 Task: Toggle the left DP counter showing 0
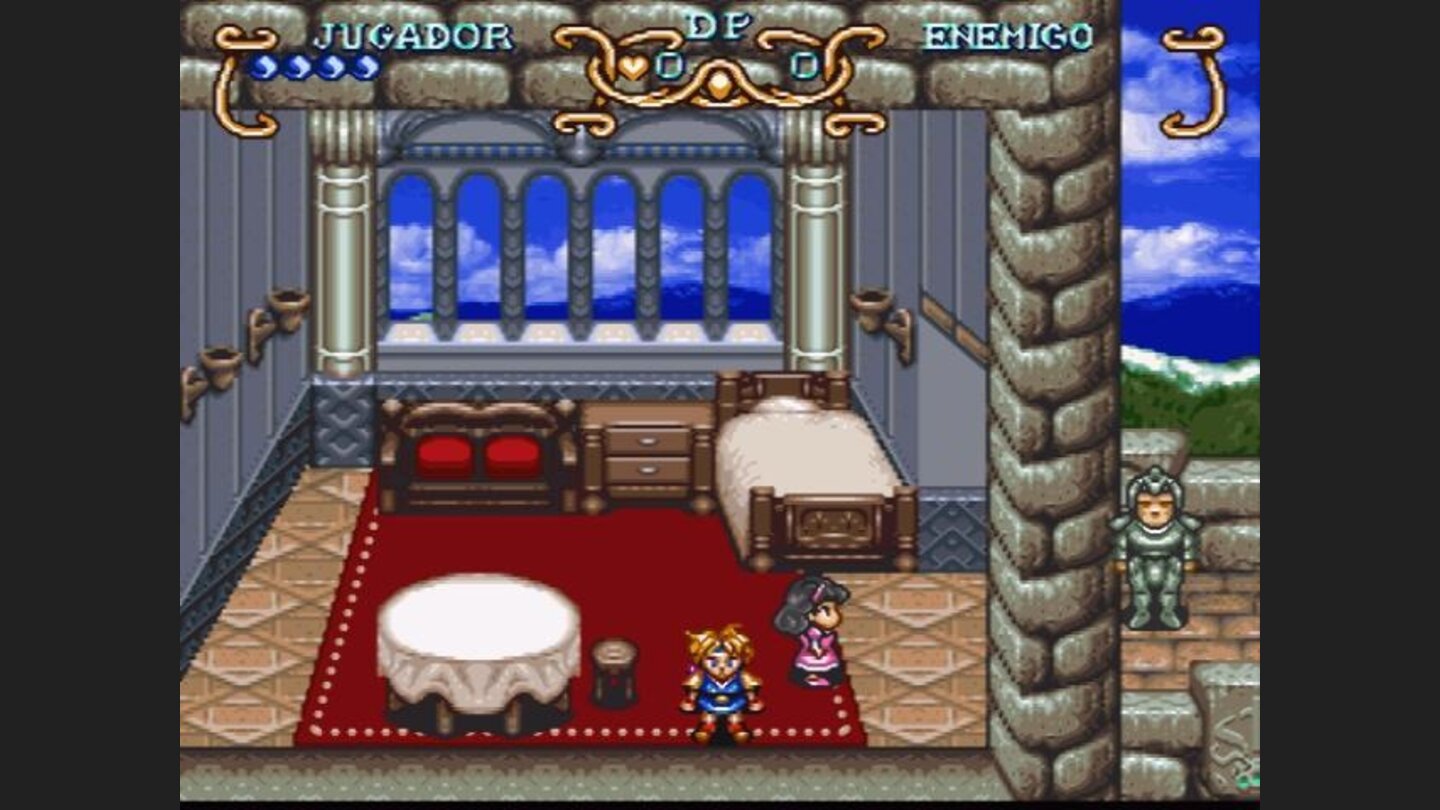tap(668, 65)
